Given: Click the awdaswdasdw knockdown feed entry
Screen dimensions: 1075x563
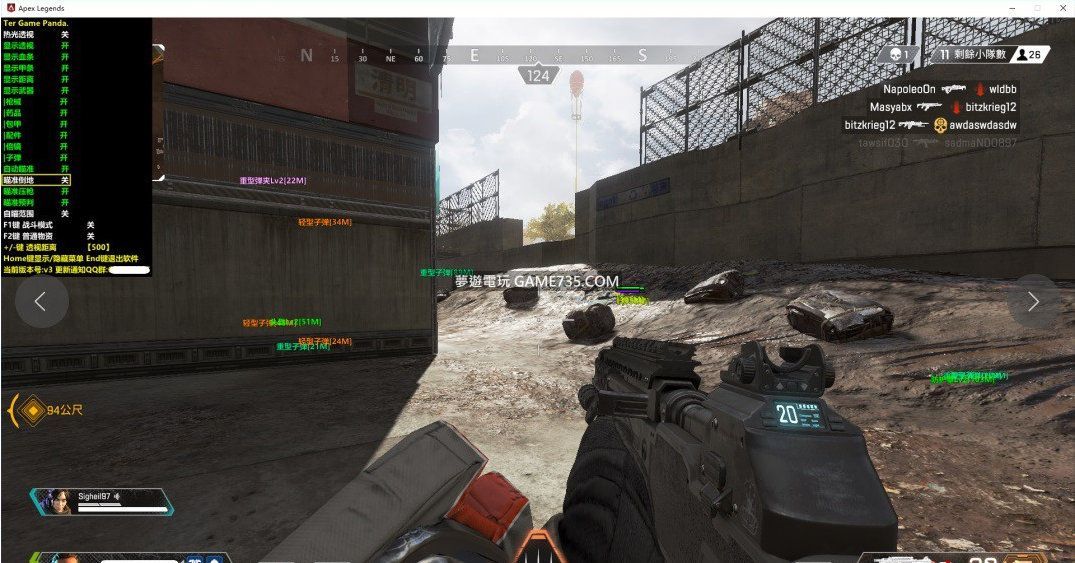Looking at the screenshot, I should 975,125.
